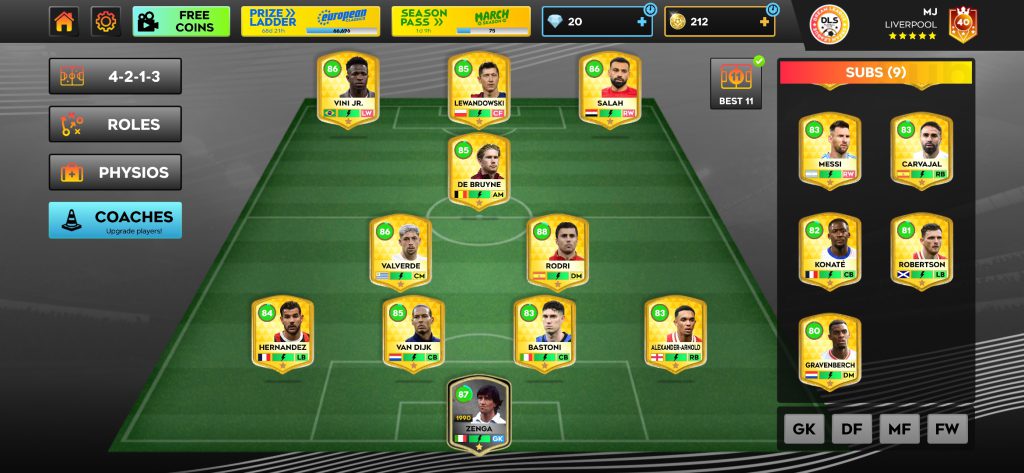The height and width of the screenshot is (473, 1024).
Task: Add more coins with plus button
Action: 763,21
